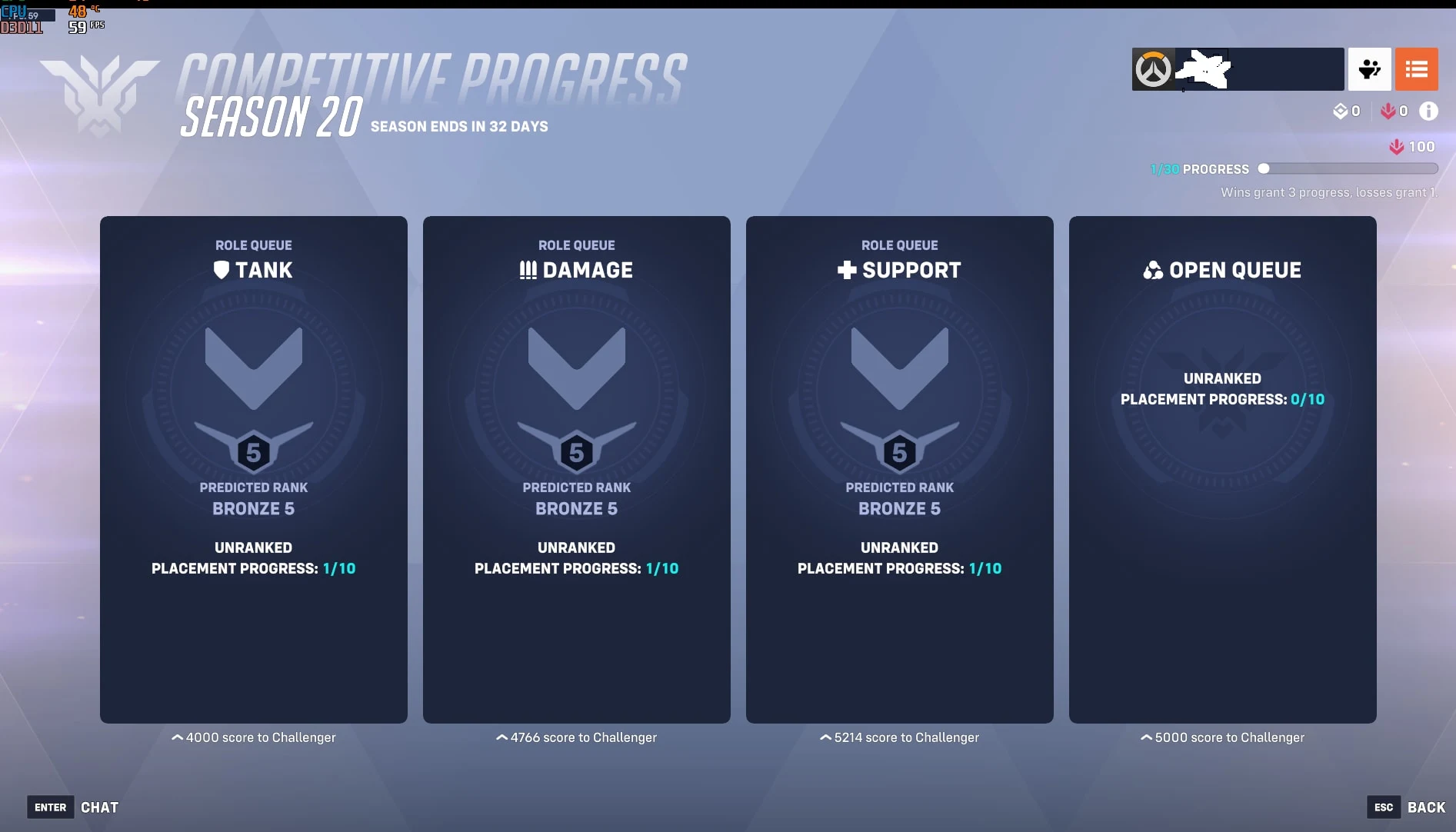The height and width of the screenshot is (832, 1456).
Task: Select the Damage role queue card
Action: pyautogui.click(x=576, y=469)
